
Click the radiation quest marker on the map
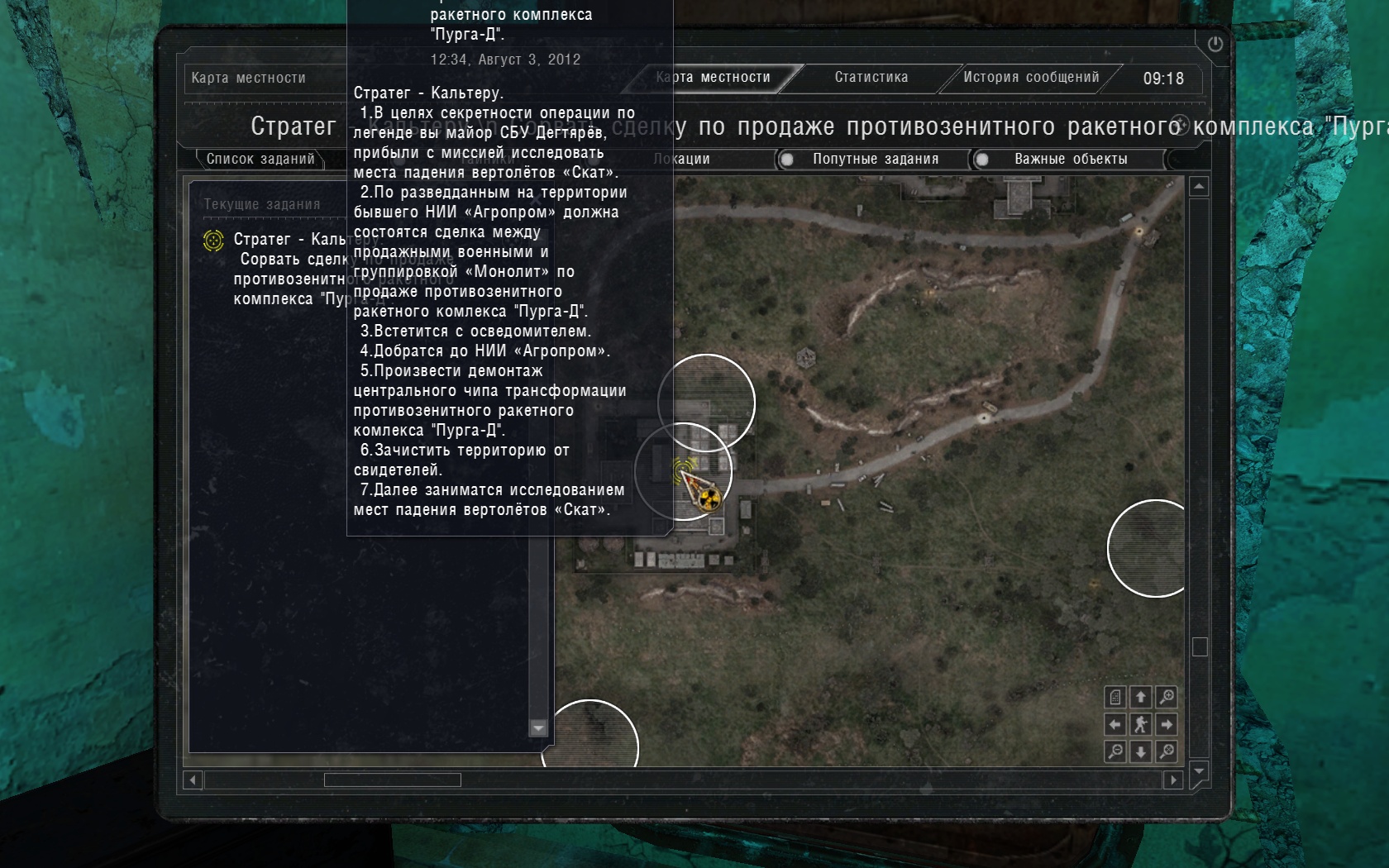click(x=709, y=498)
